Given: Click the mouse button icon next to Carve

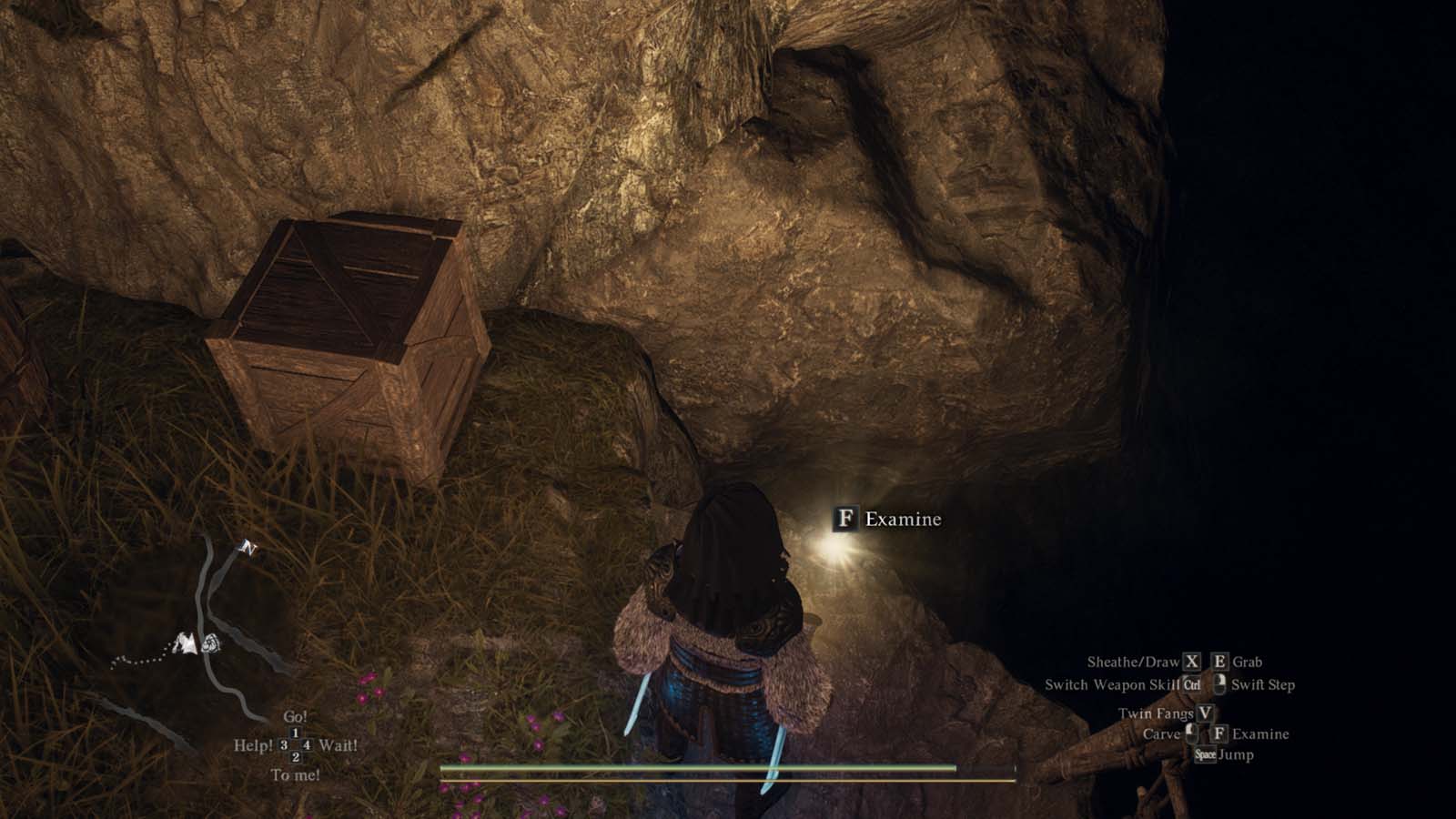Looking at the screenshot, I should 1192,733.
